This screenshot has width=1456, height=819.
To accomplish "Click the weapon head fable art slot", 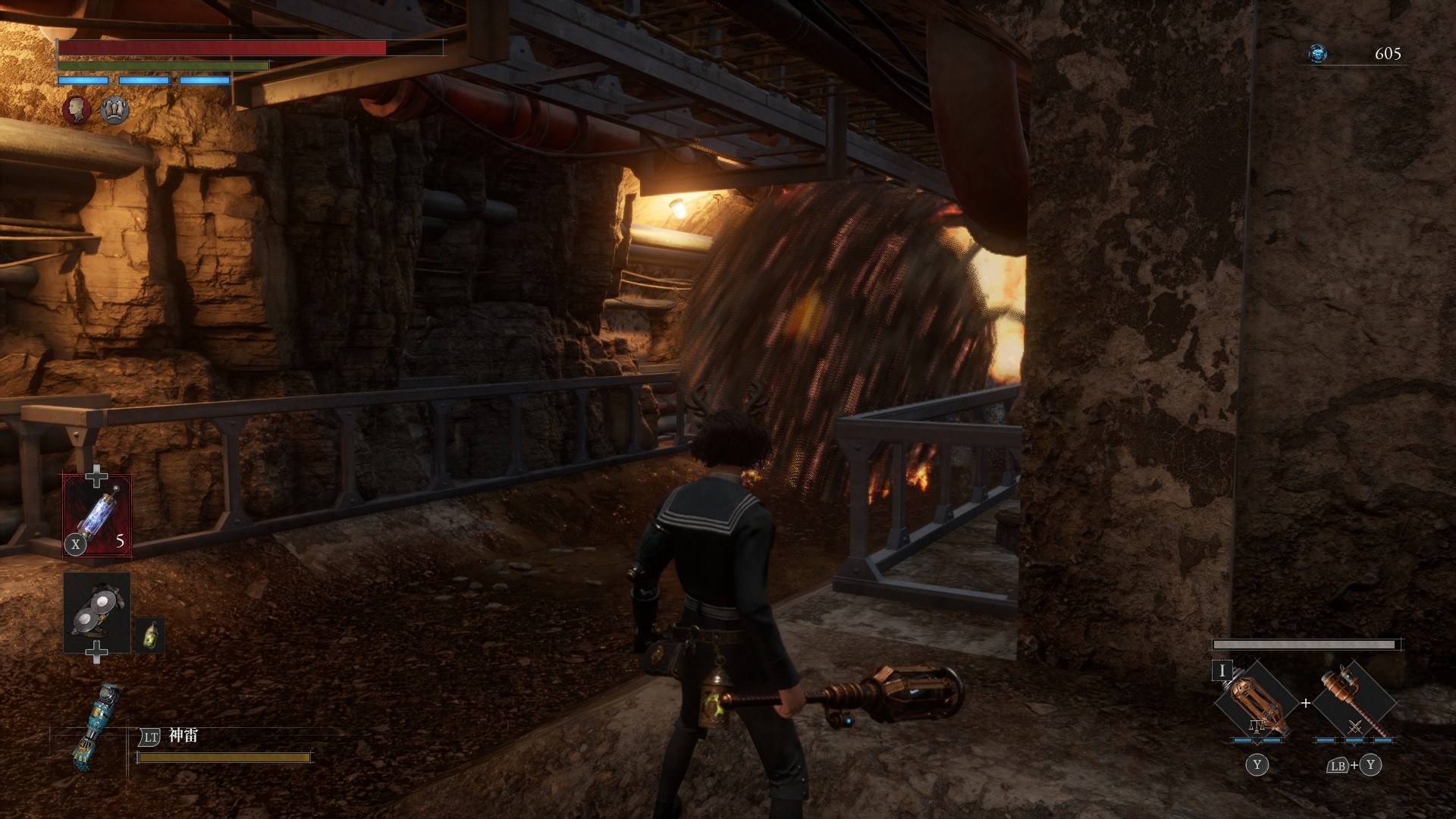I will (1255, 703).
